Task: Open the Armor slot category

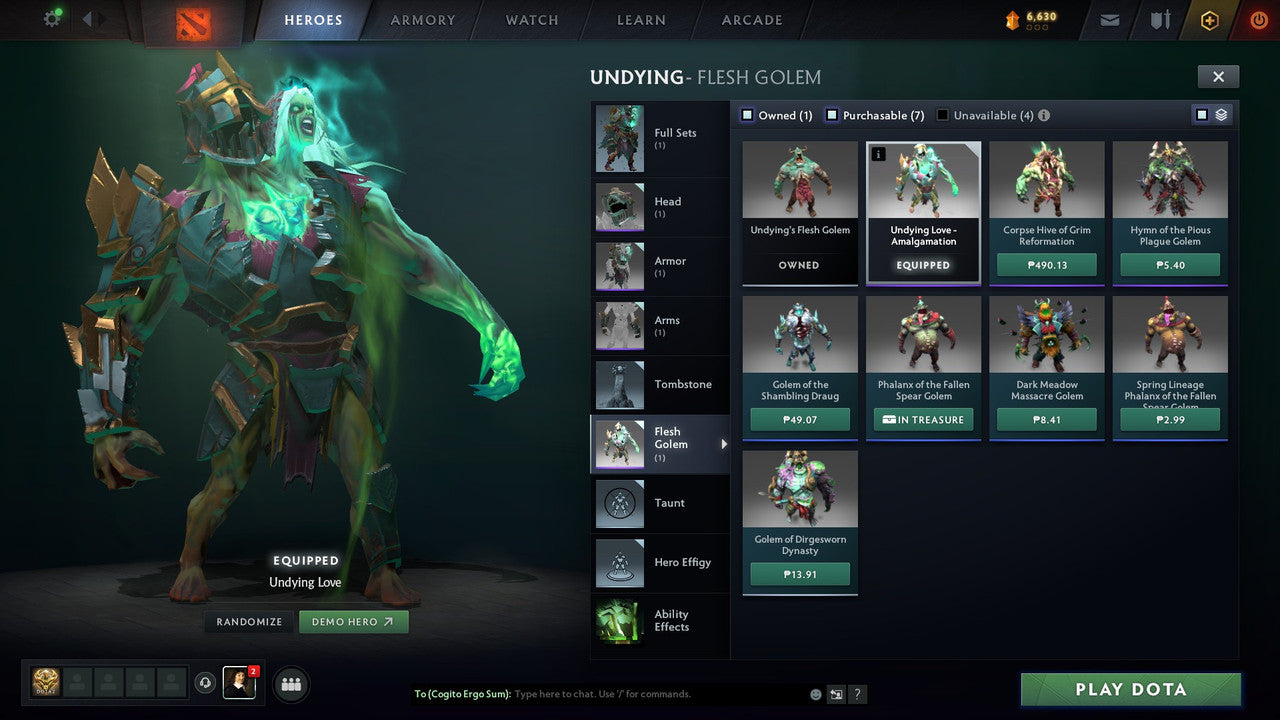Action: [x=620, y=266]
